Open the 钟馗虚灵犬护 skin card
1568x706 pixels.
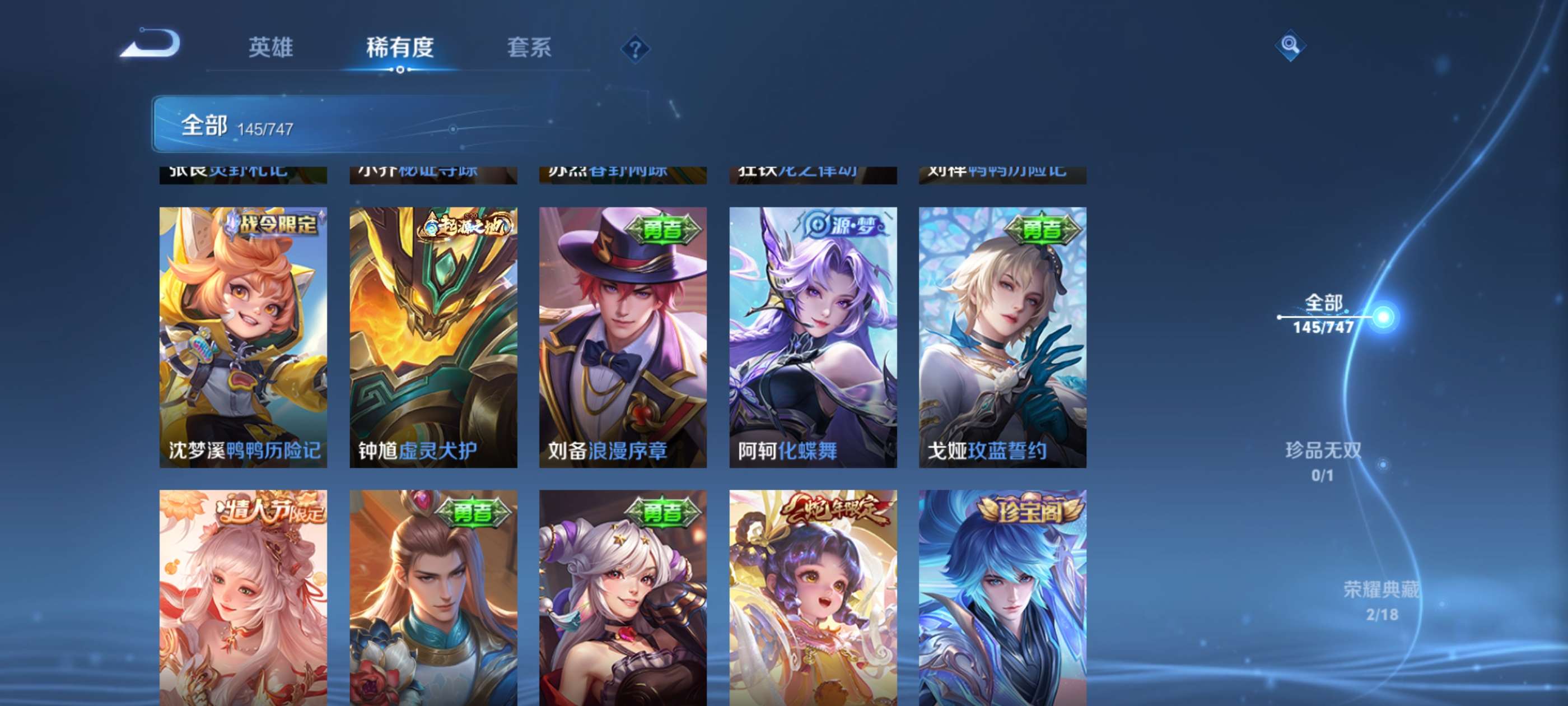[433, 337]
